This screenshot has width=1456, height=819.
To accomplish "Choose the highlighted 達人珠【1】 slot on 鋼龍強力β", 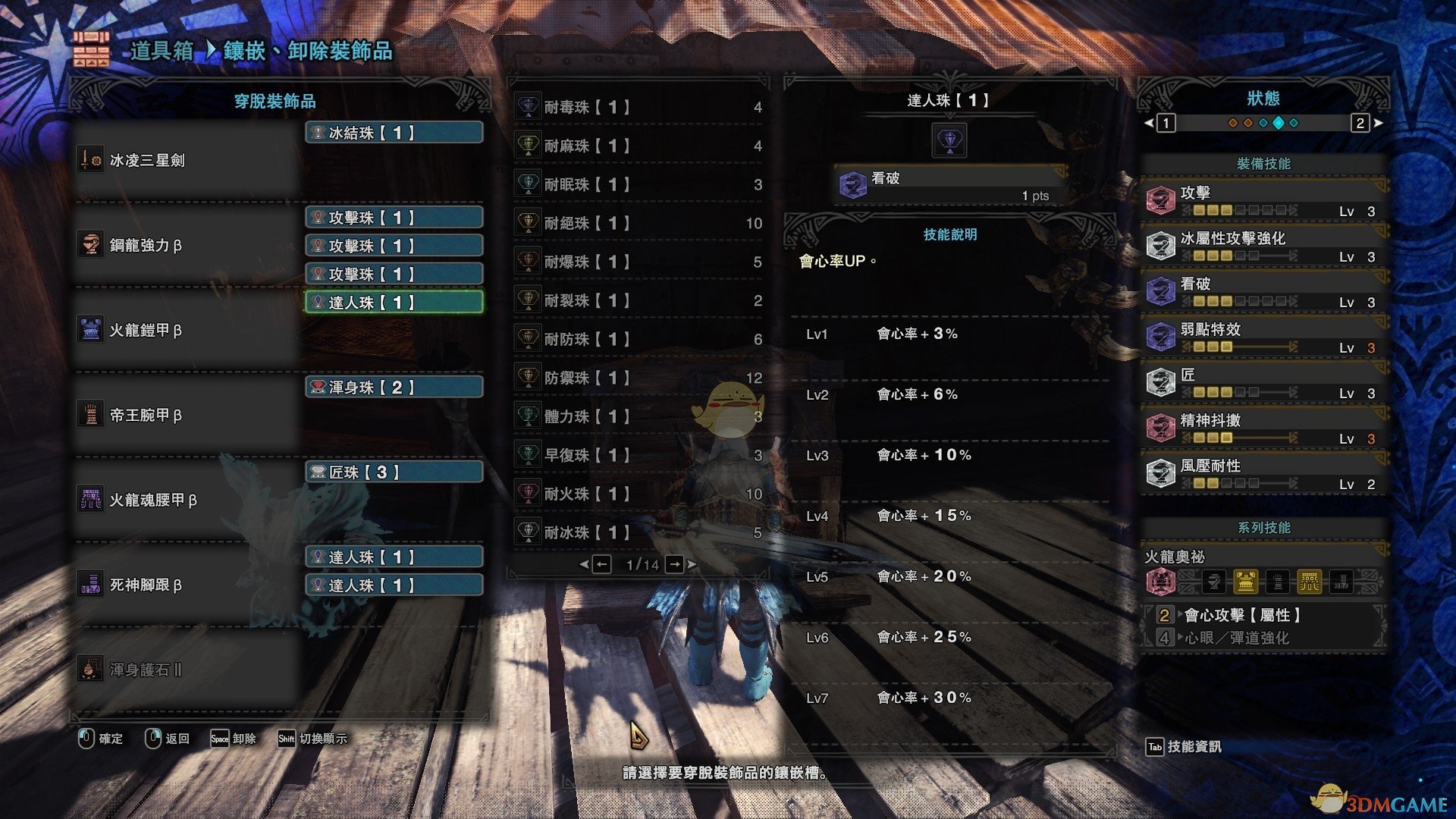I will 394,303.
